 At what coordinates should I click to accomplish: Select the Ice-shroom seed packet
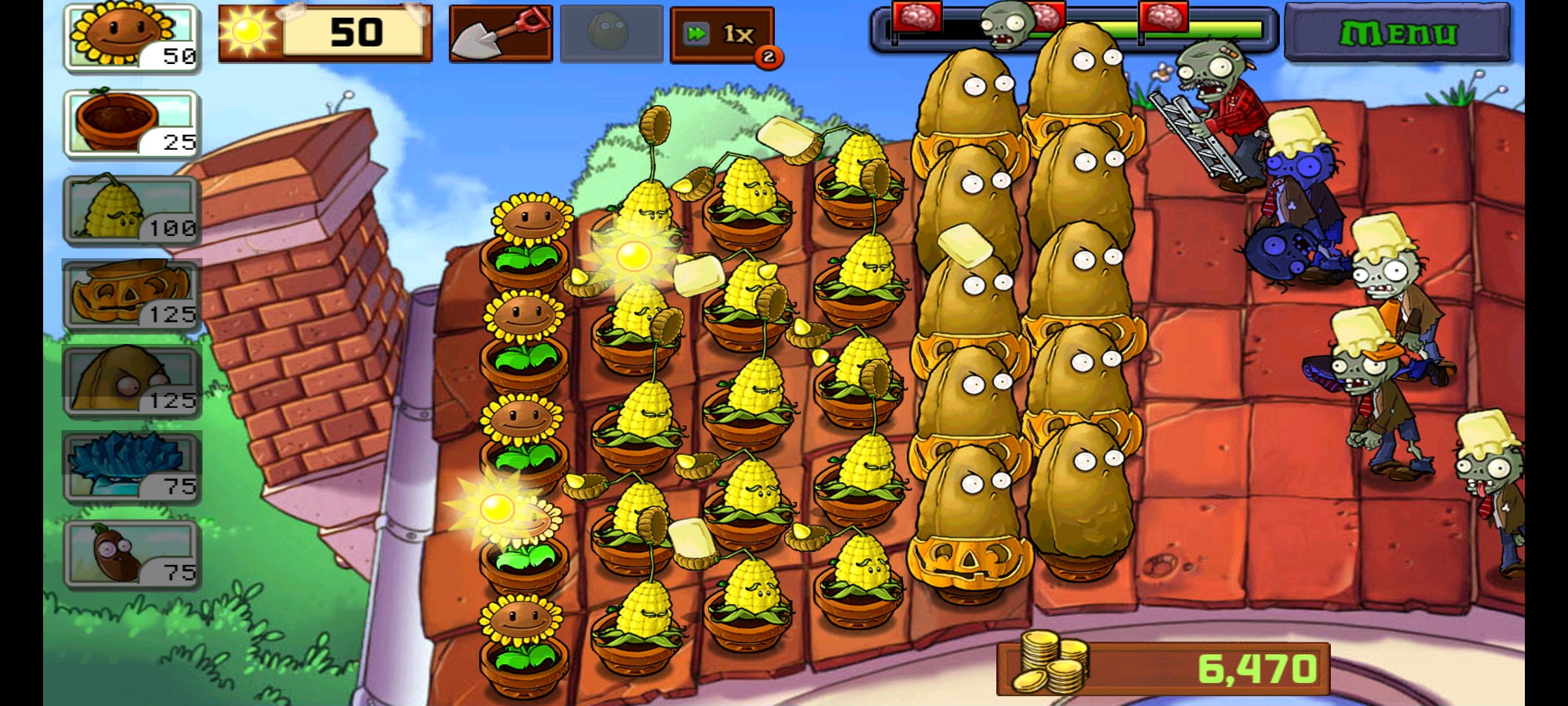(x=131, y=468)
